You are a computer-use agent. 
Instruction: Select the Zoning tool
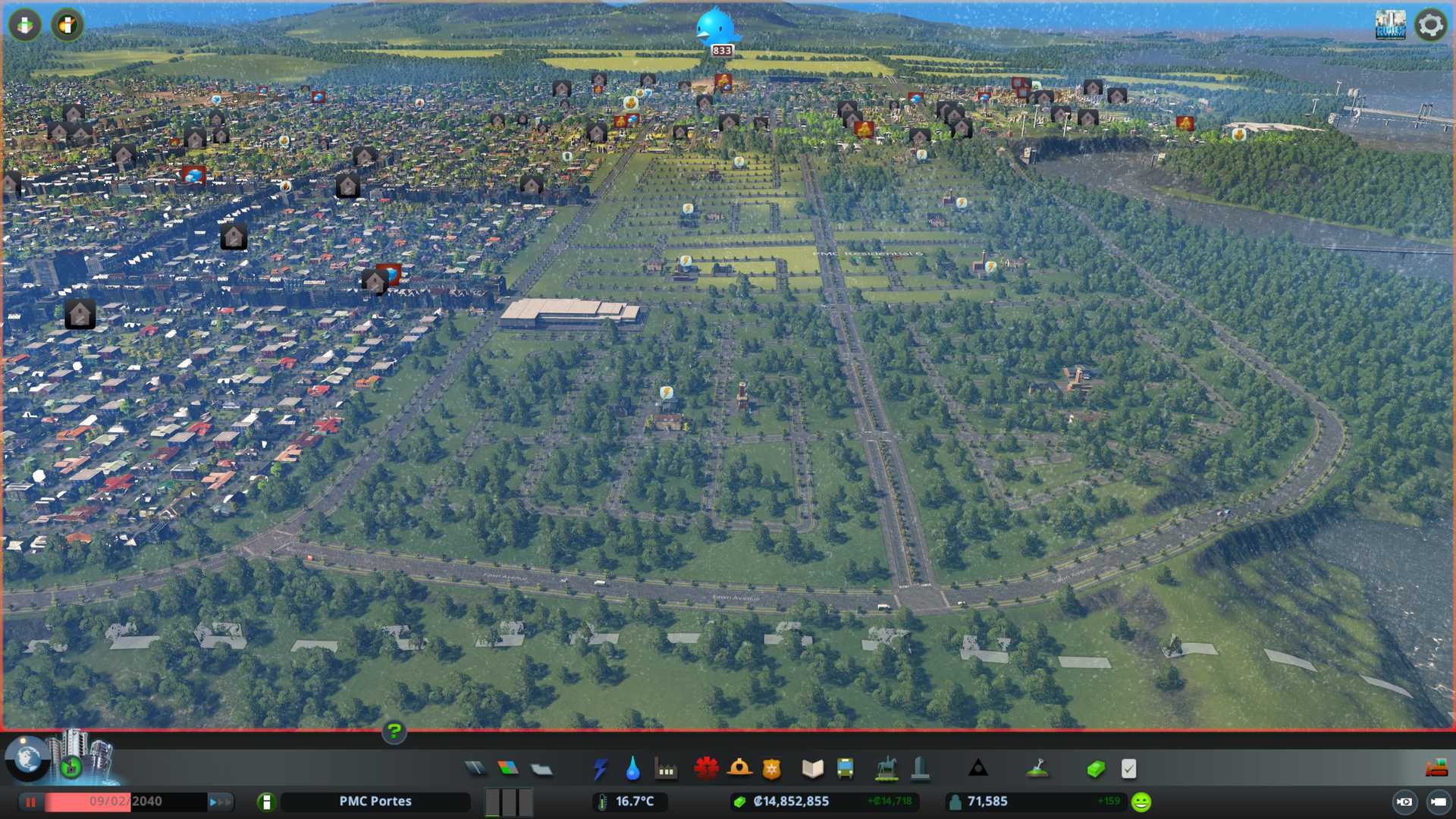pos(508,769)
